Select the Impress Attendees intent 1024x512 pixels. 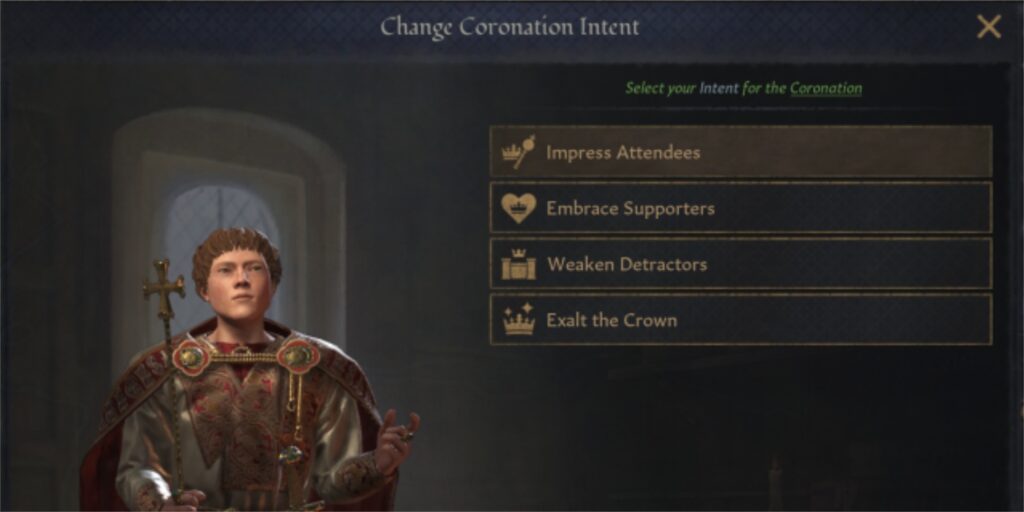coord(740,152)
